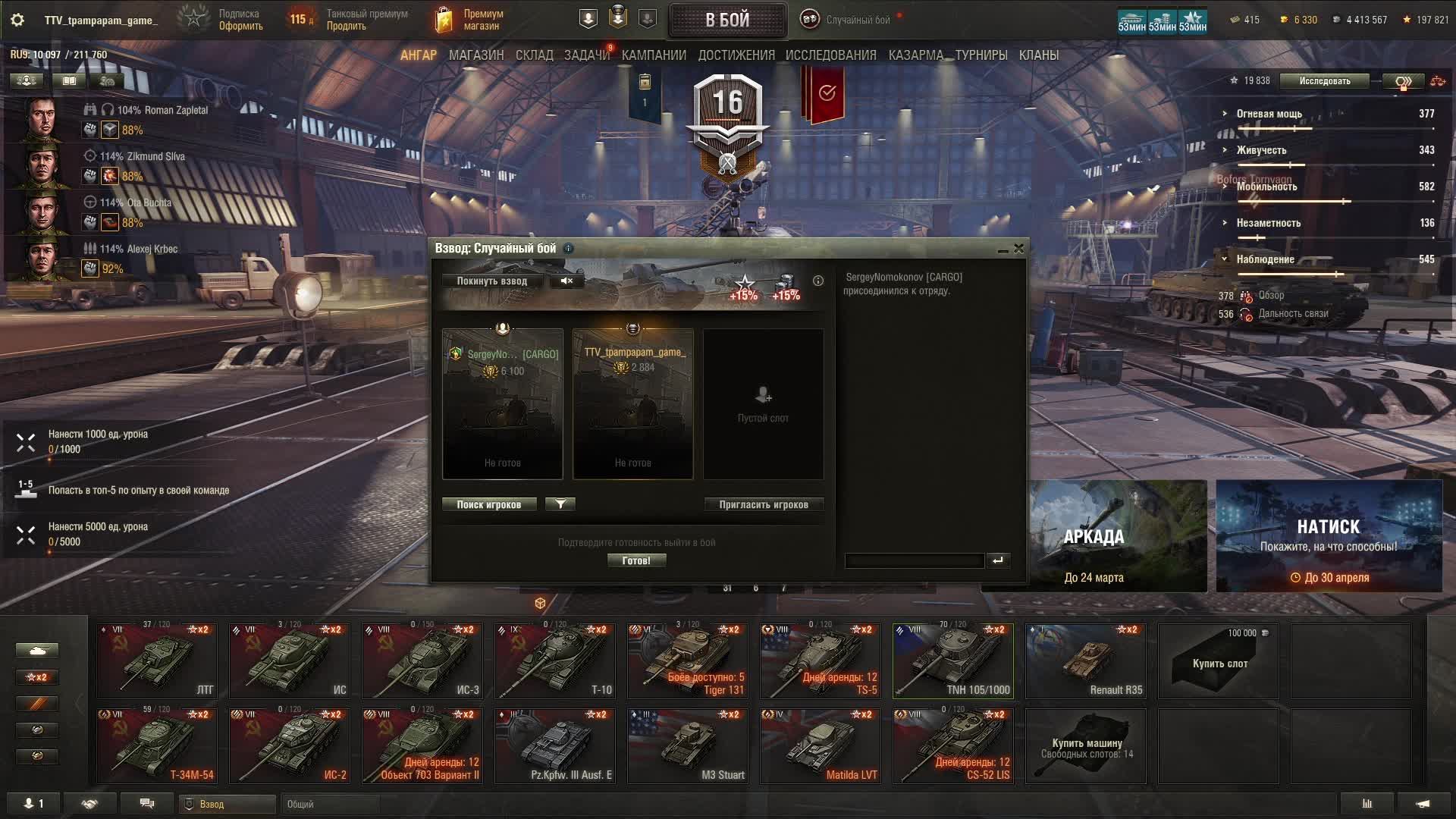Start battle with В БОЙ button

click(x=727, y=20)
